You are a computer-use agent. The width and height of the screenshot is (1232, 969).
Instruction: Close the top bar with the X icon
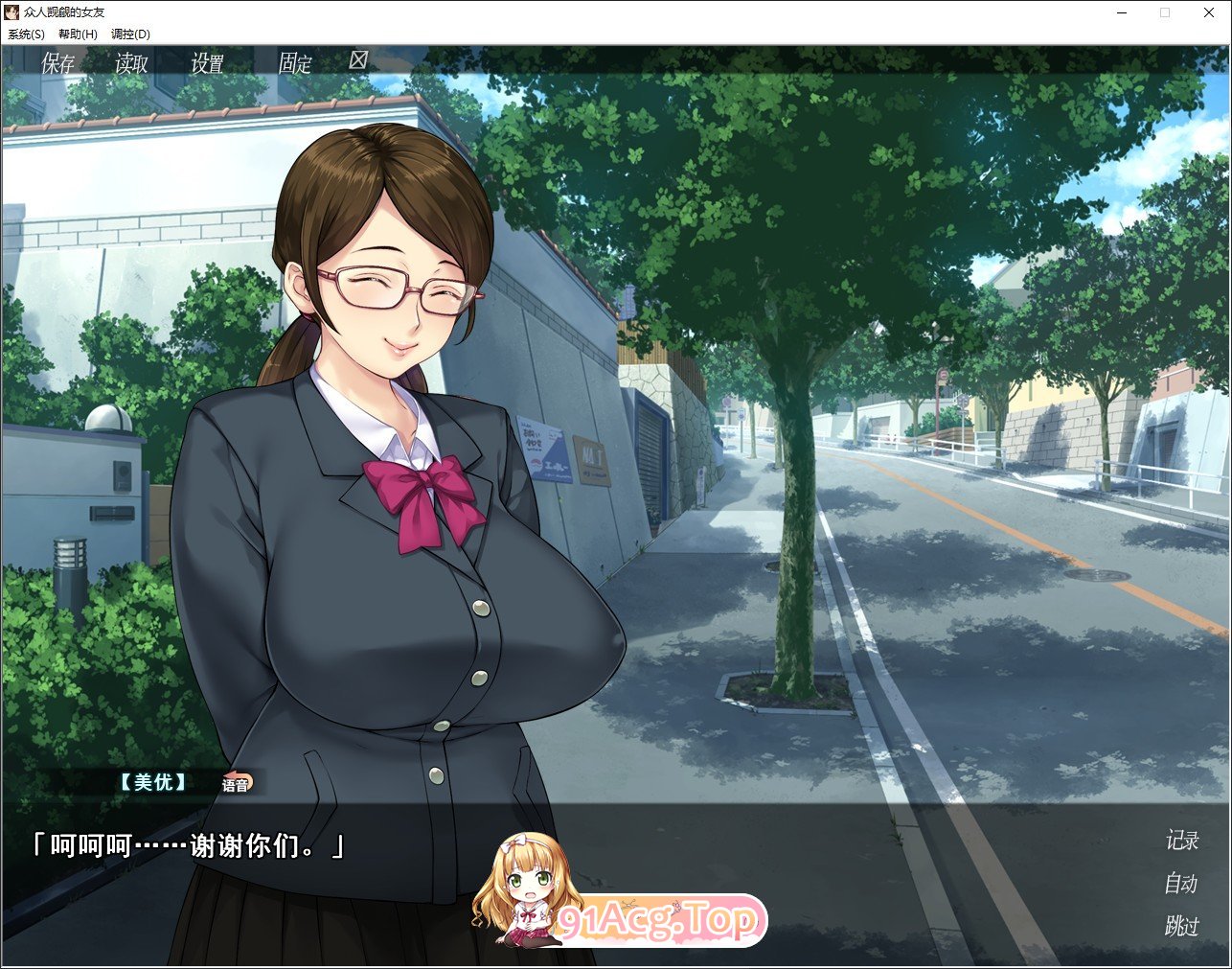pyautogui.click(x=358, y=60)
